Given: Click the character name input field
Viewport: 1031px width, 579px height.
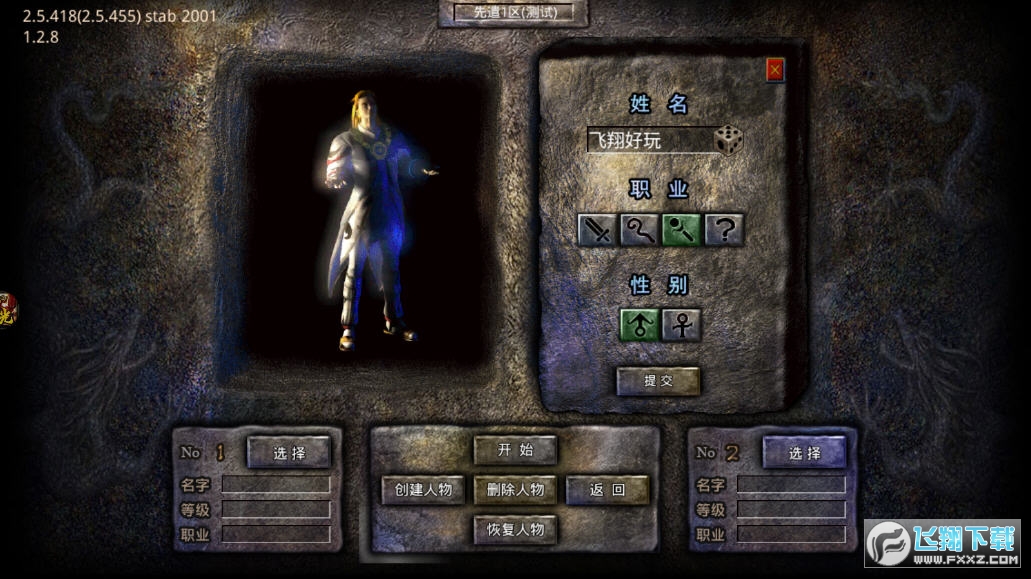Looking at the screenshot, I should pos(649,141).
